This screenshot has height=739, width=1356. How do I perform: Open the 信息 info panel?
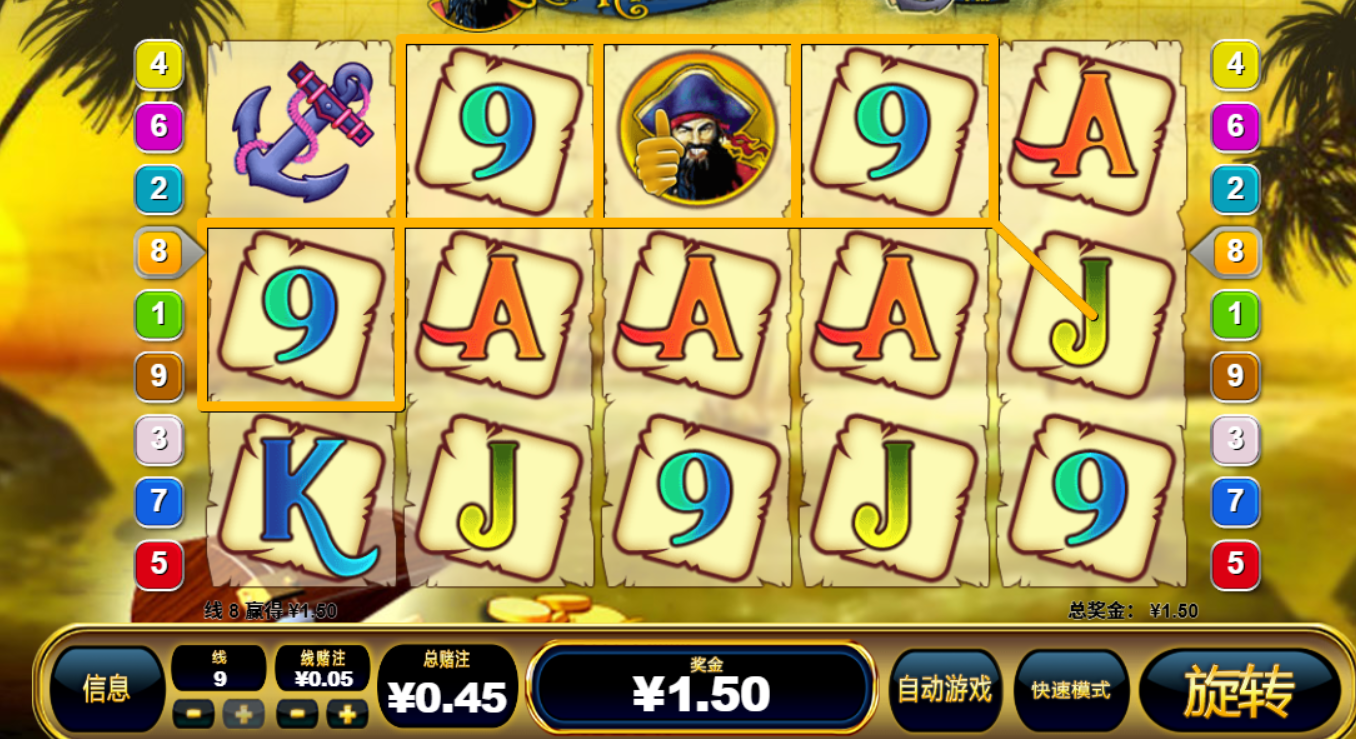pyautogui.click(x=106, y=688)
